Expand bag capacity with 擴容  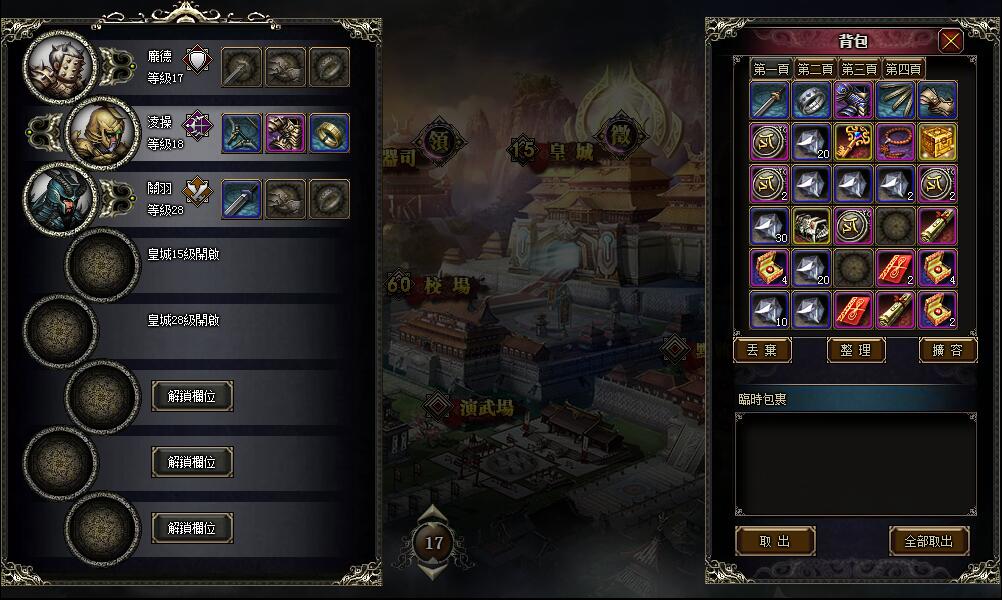pos(947,350)
